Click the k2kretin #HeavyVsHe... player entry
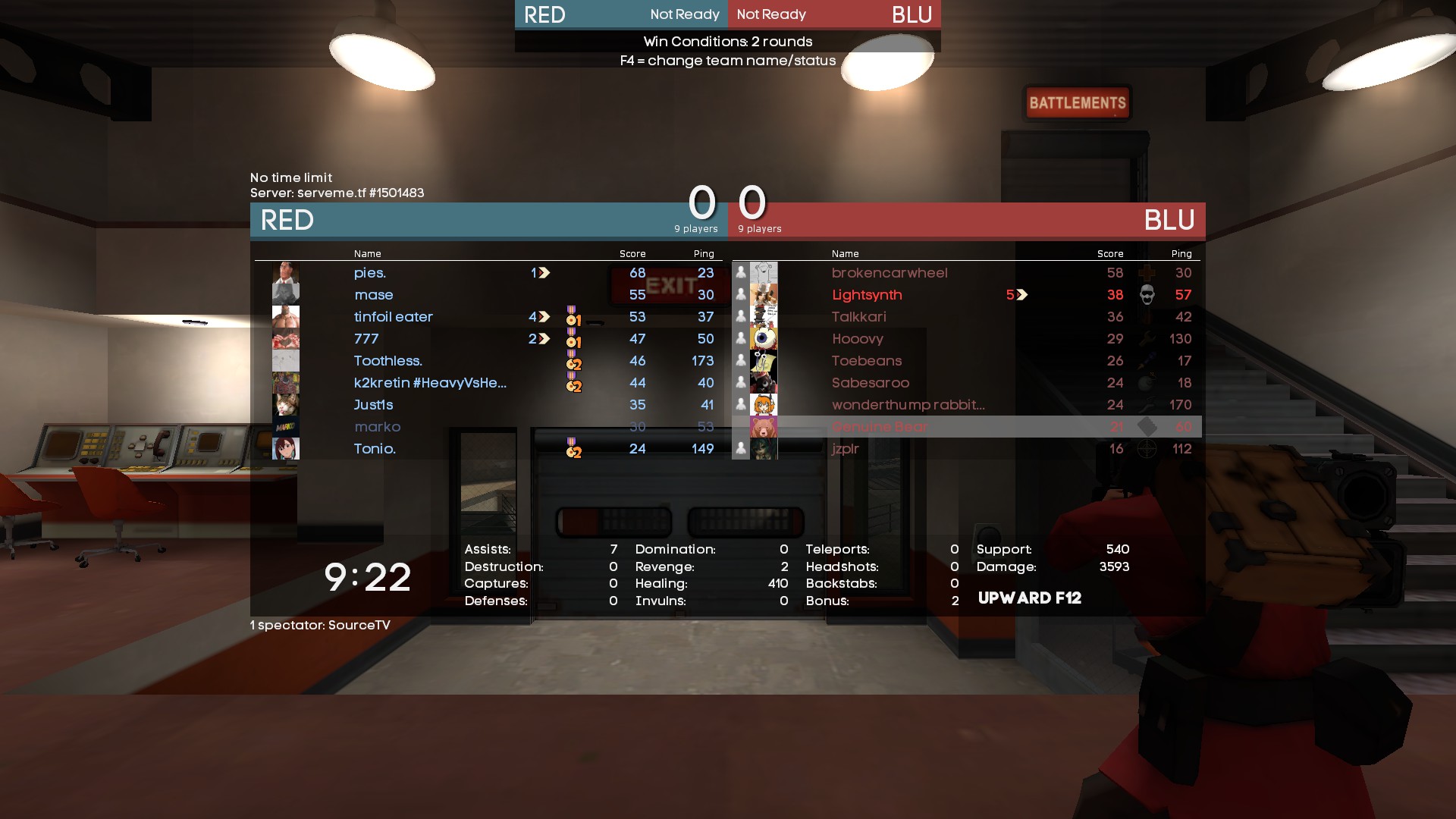 coord(430,383)
